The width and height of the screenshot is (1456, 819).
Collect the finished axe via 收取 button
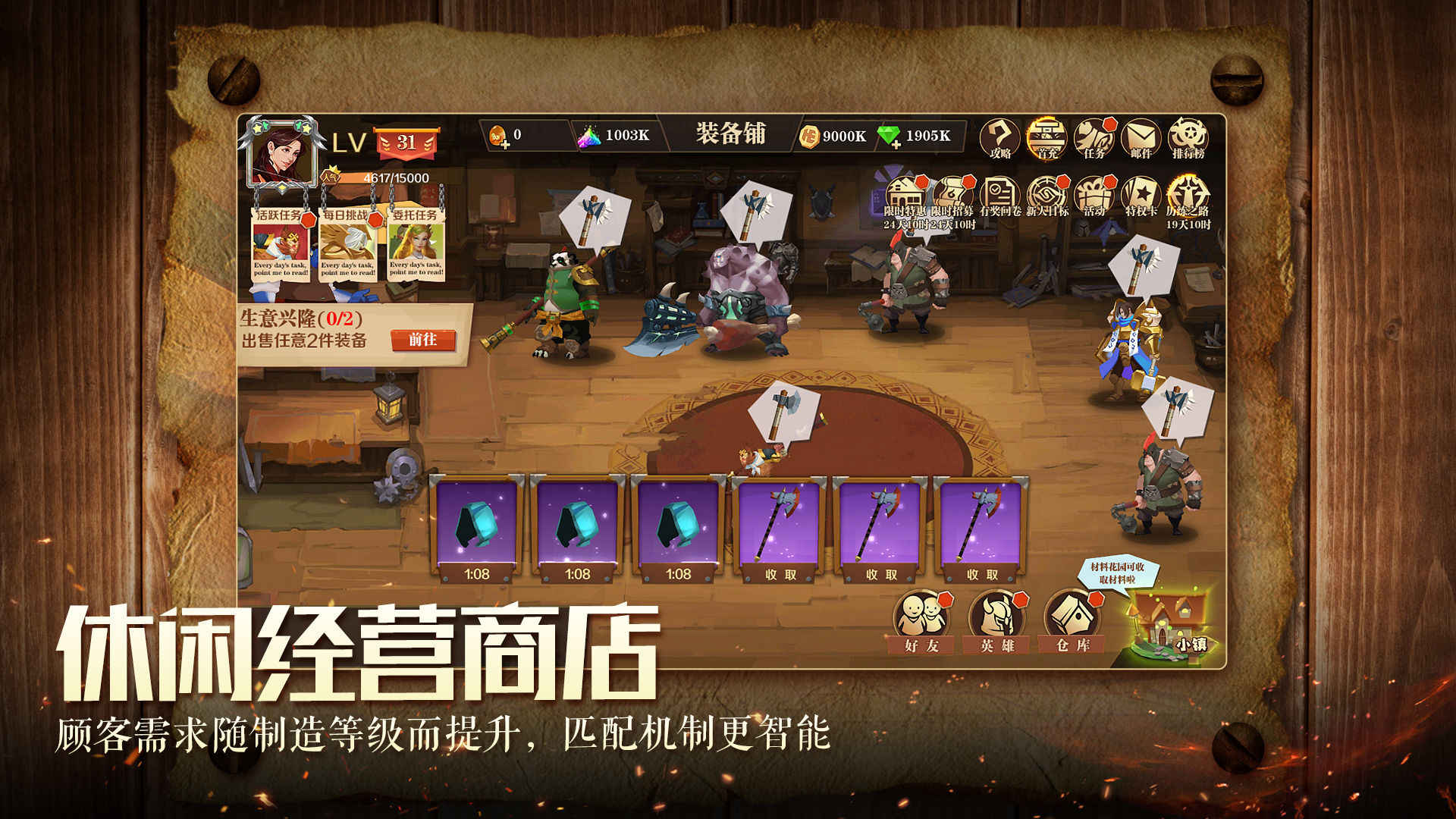(x=782, y=574)
